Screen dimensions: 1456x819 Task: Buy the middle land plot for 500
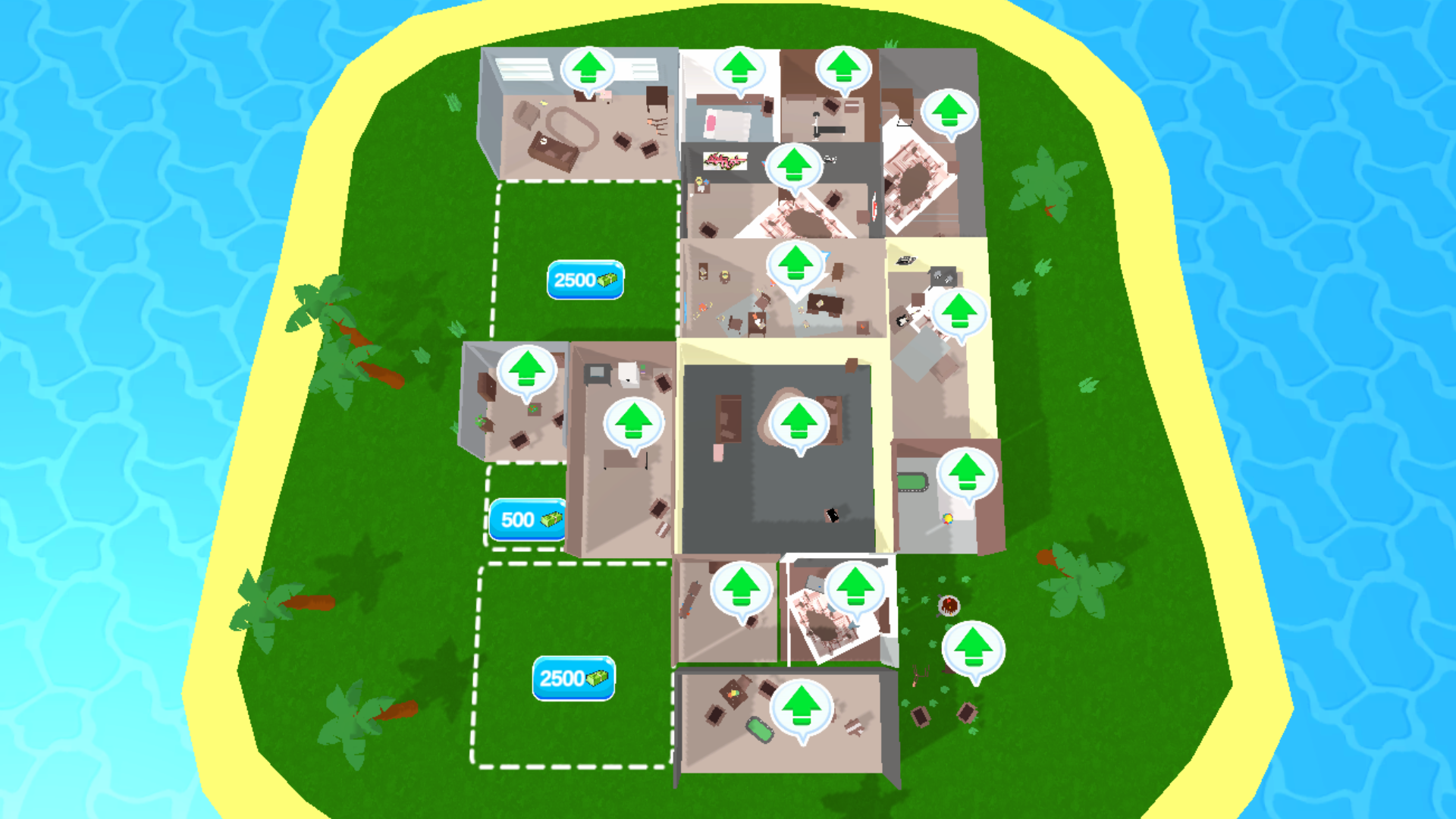click(x=527, y=519)
